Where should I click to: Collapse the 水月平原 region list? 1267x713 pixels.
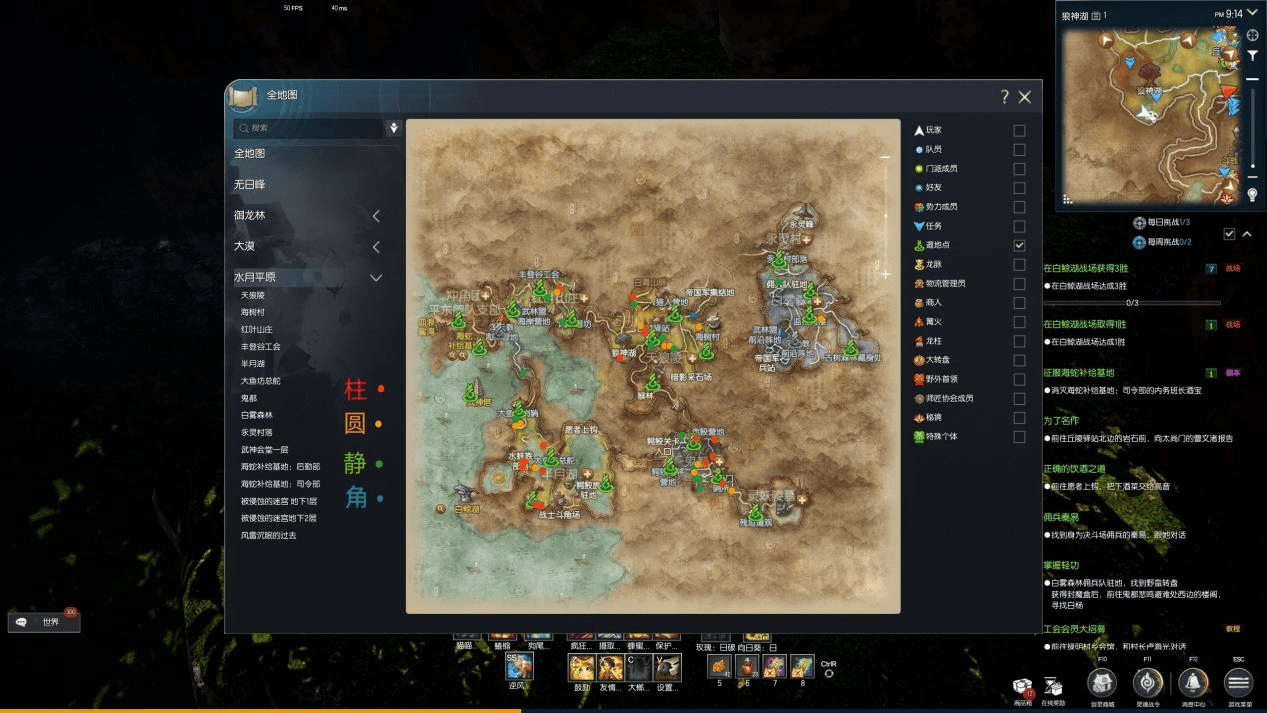[376, 278]
